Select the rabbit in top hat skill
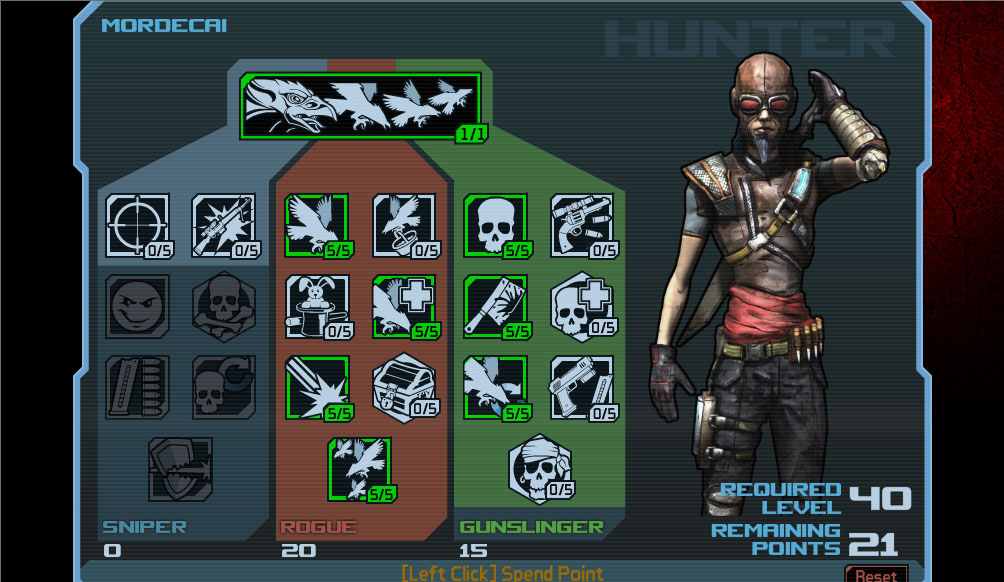The width and height of the screenshot is (1004, 582). pyautogui.click(x=317, y=307)
